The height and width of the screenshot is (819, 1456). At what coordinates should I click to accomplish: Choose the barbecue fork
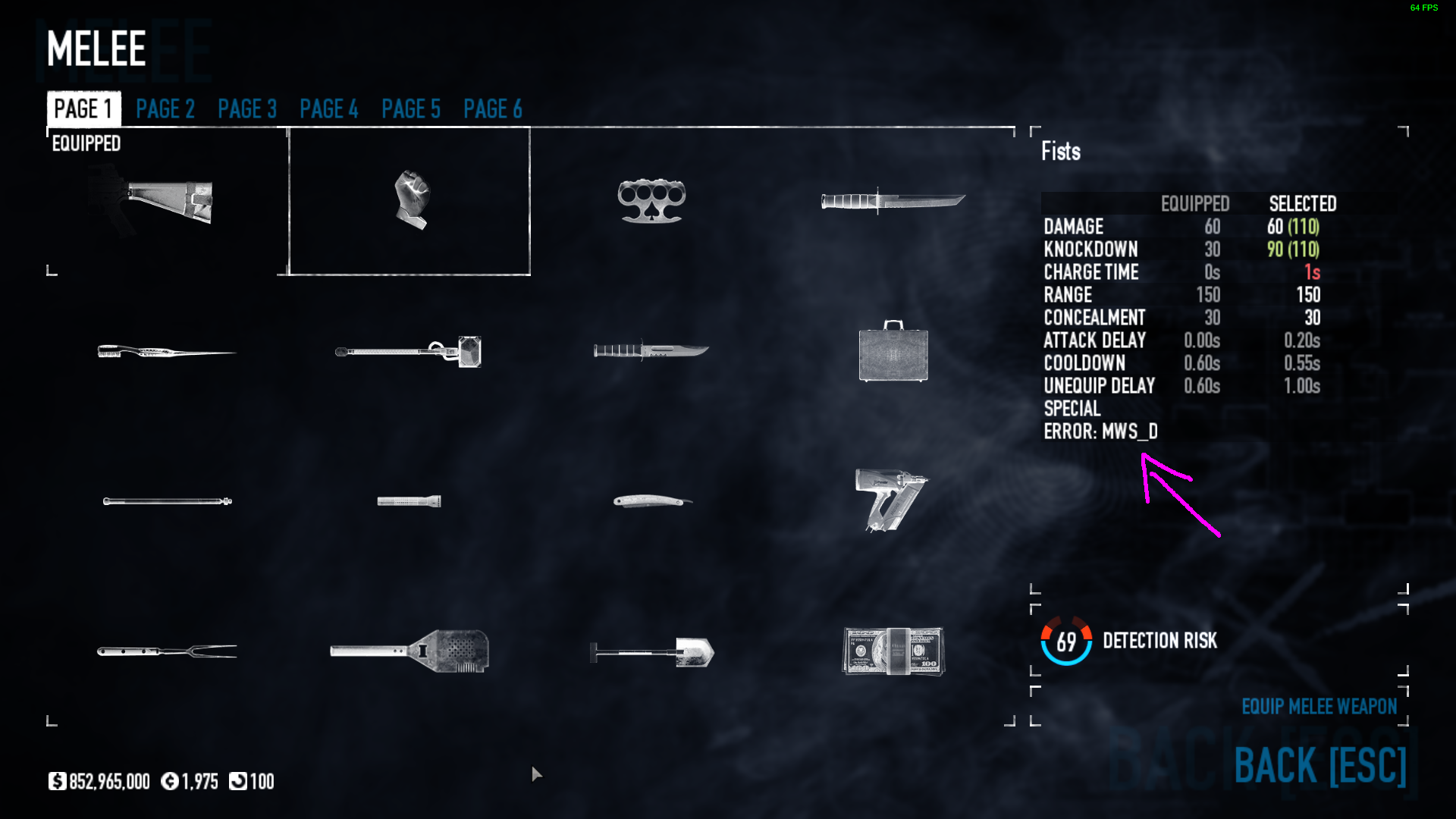(167, 651)
